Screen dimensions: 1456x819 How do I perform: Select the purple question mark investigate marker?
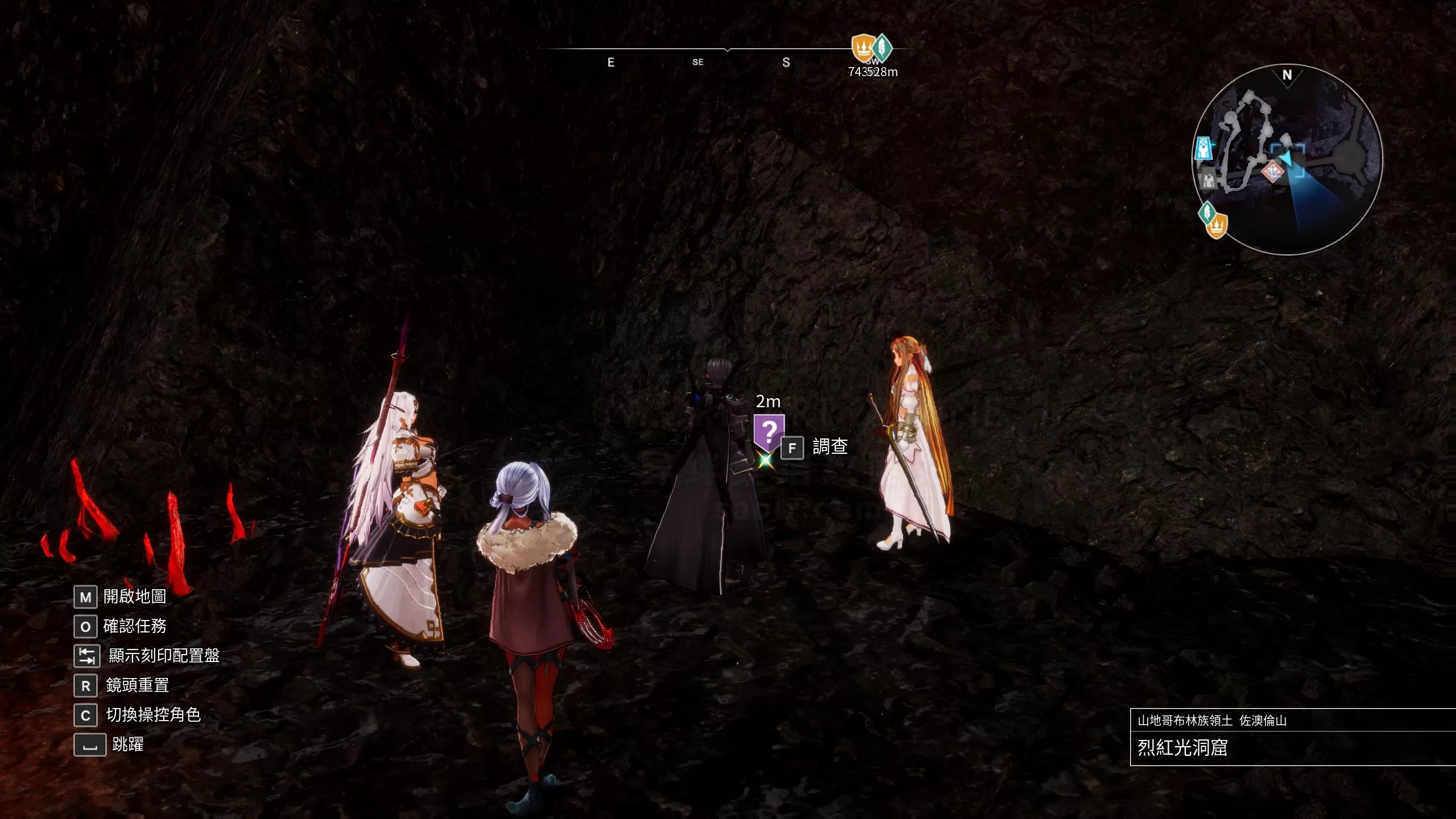click(768, 432)
